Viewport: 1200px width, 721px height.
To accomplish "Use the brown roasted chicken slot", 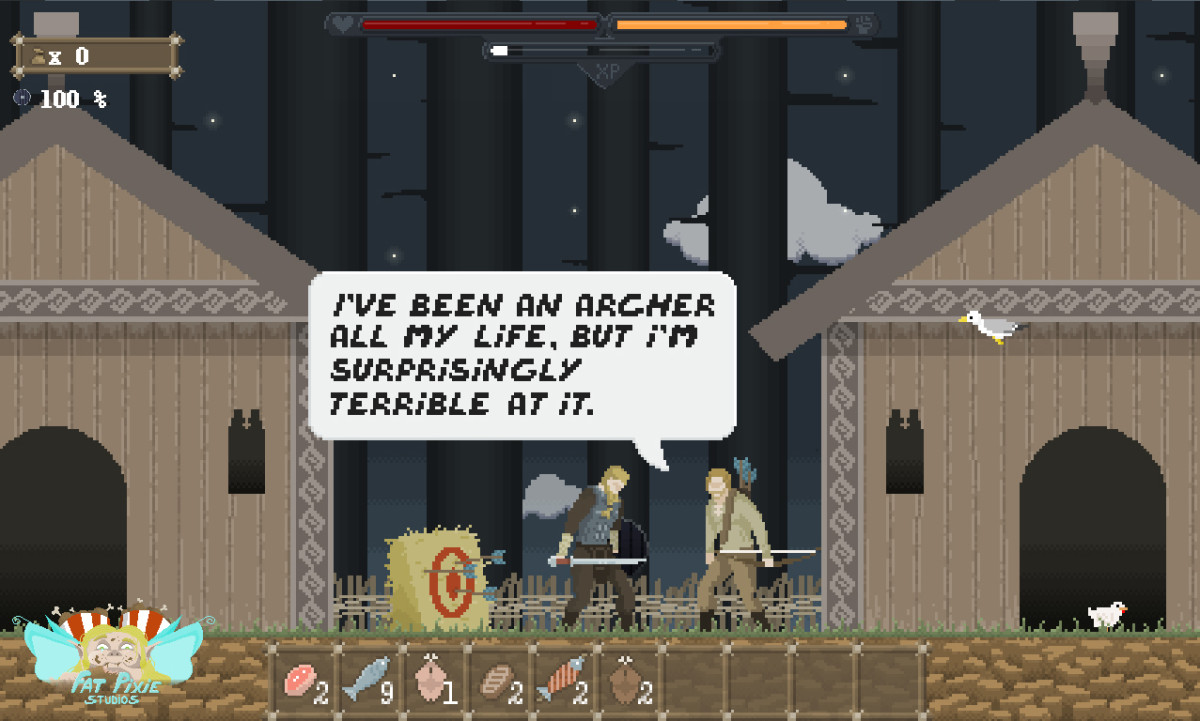I will pyautogui.click(x=627, y=681).
